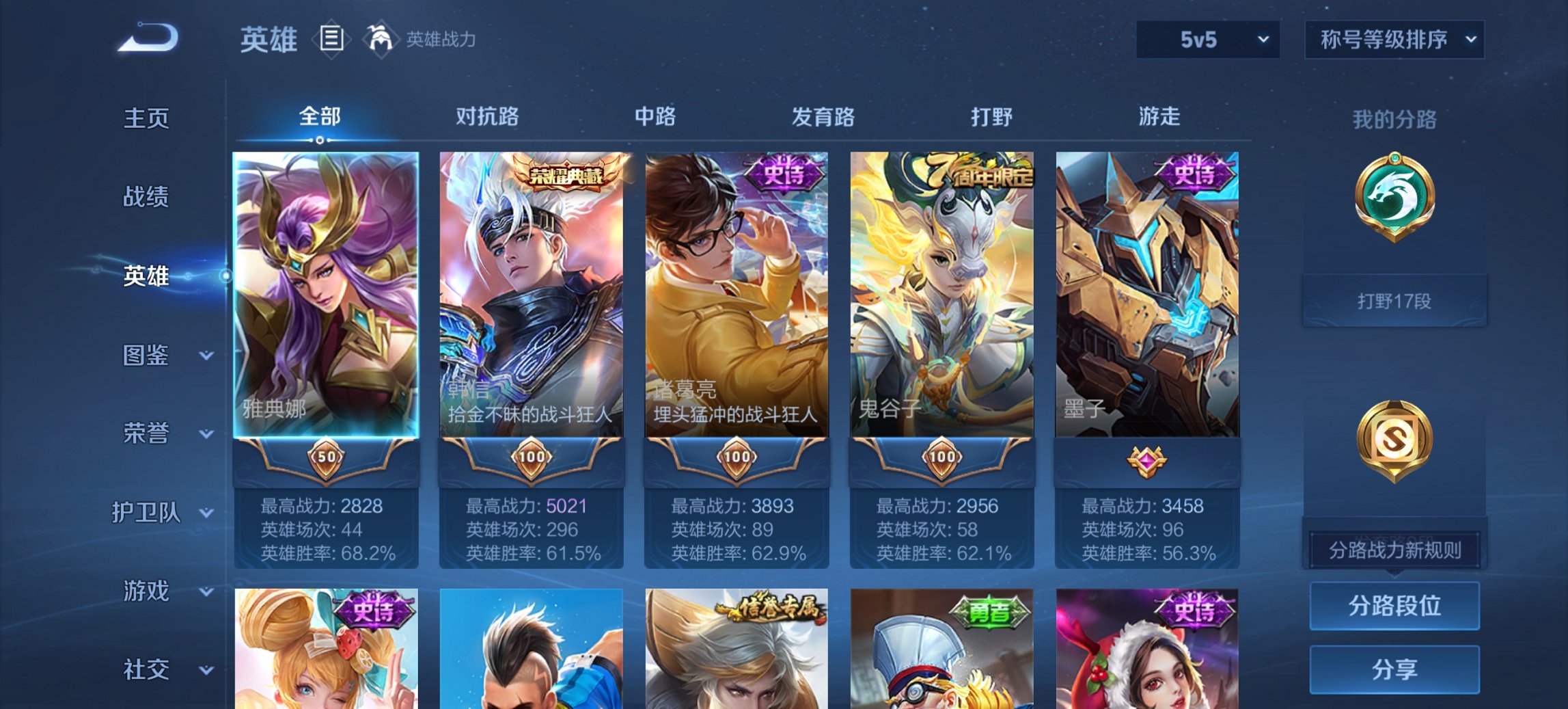Select 雅典娜's highlighted hero card
The height and width of the screenshot is (709, 1568).
click(326, 294)
